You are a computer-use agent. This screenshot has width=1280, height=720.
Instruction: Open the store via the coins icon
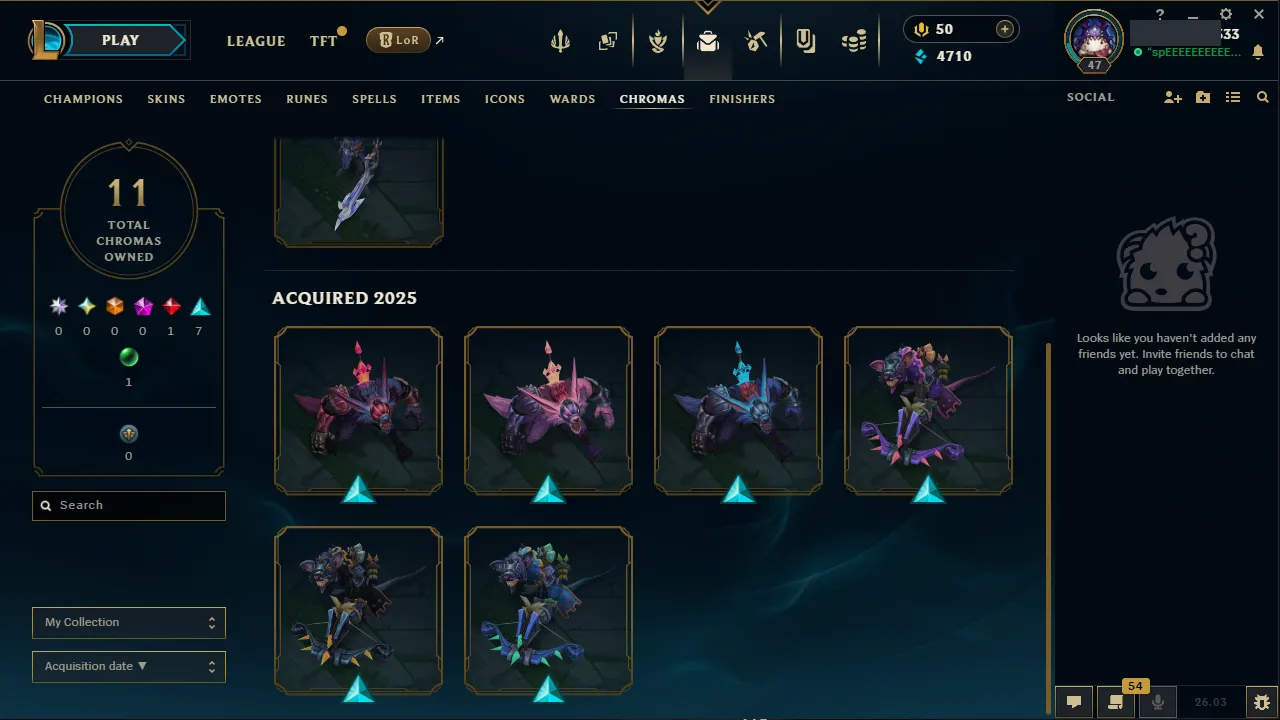coord(854,40)
